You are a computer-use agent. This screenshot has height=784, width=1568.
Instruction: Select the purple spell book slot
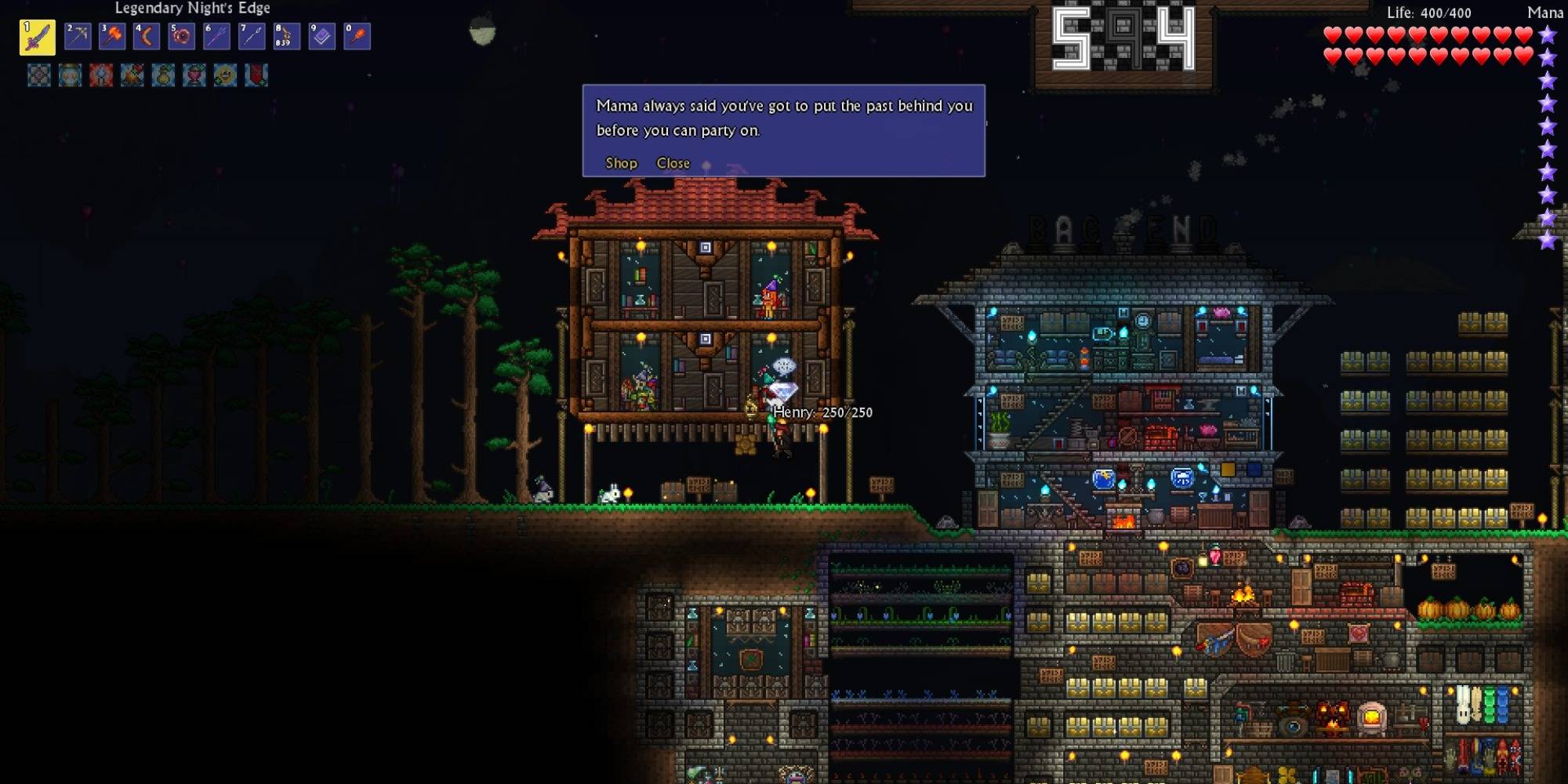[321, 36]
